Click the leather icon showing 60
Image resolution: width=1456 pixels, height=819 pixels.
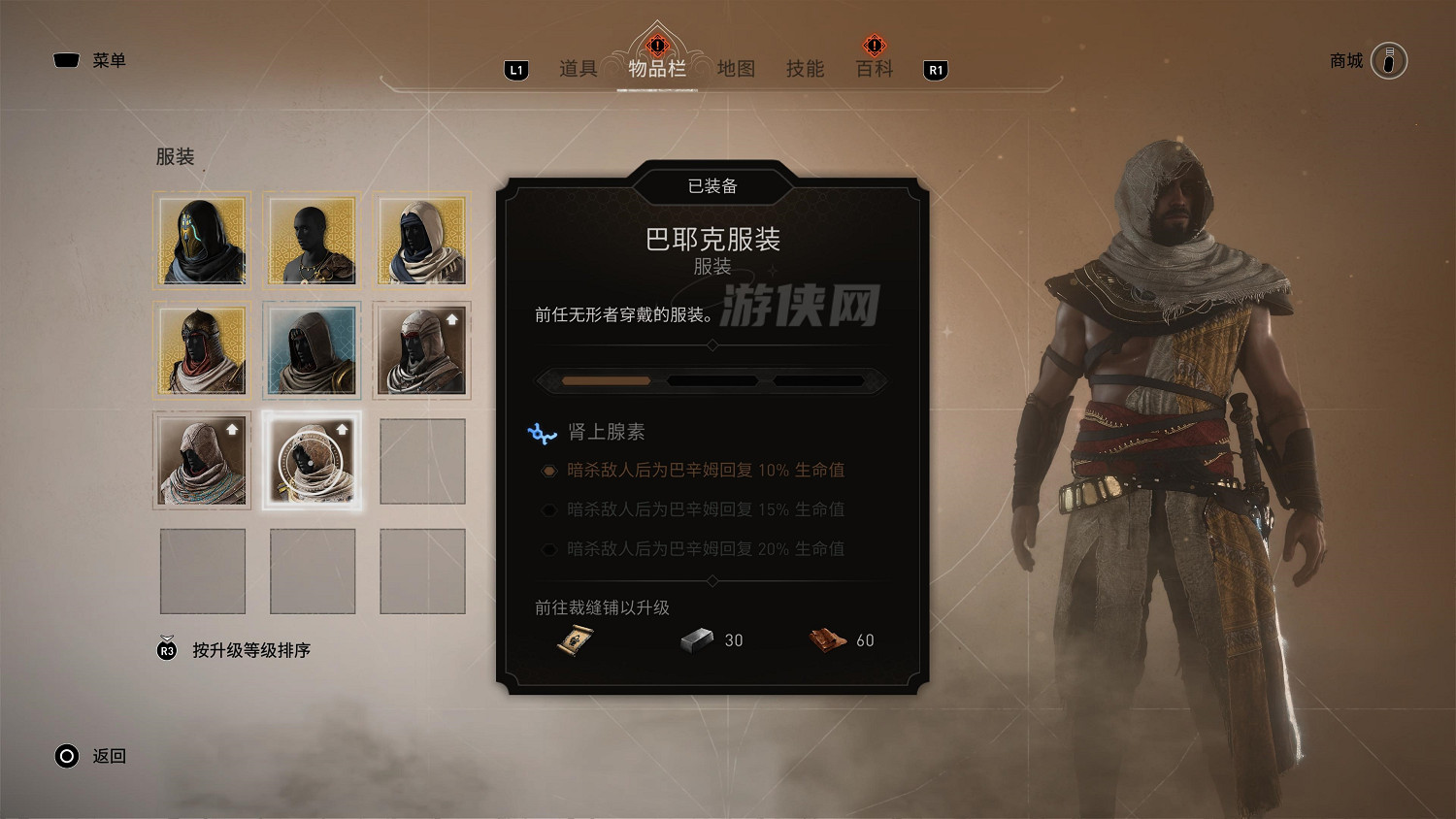[x=826, y=639]
